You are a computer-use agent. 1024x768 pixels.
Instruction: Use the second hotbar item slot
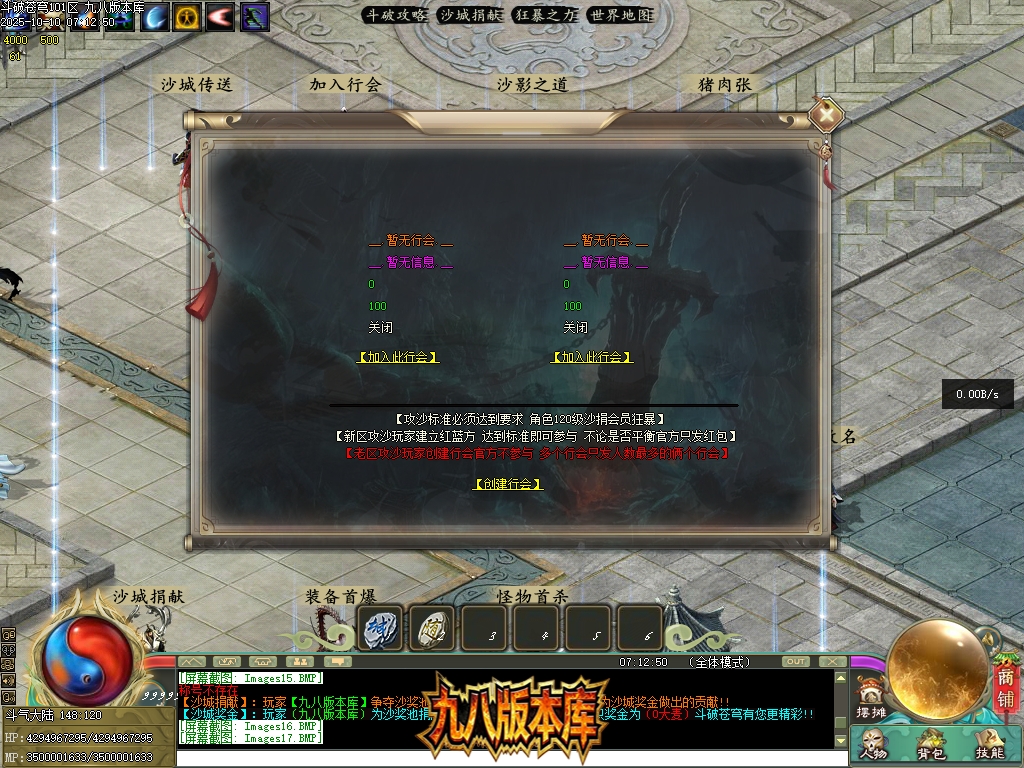[432, 628]
